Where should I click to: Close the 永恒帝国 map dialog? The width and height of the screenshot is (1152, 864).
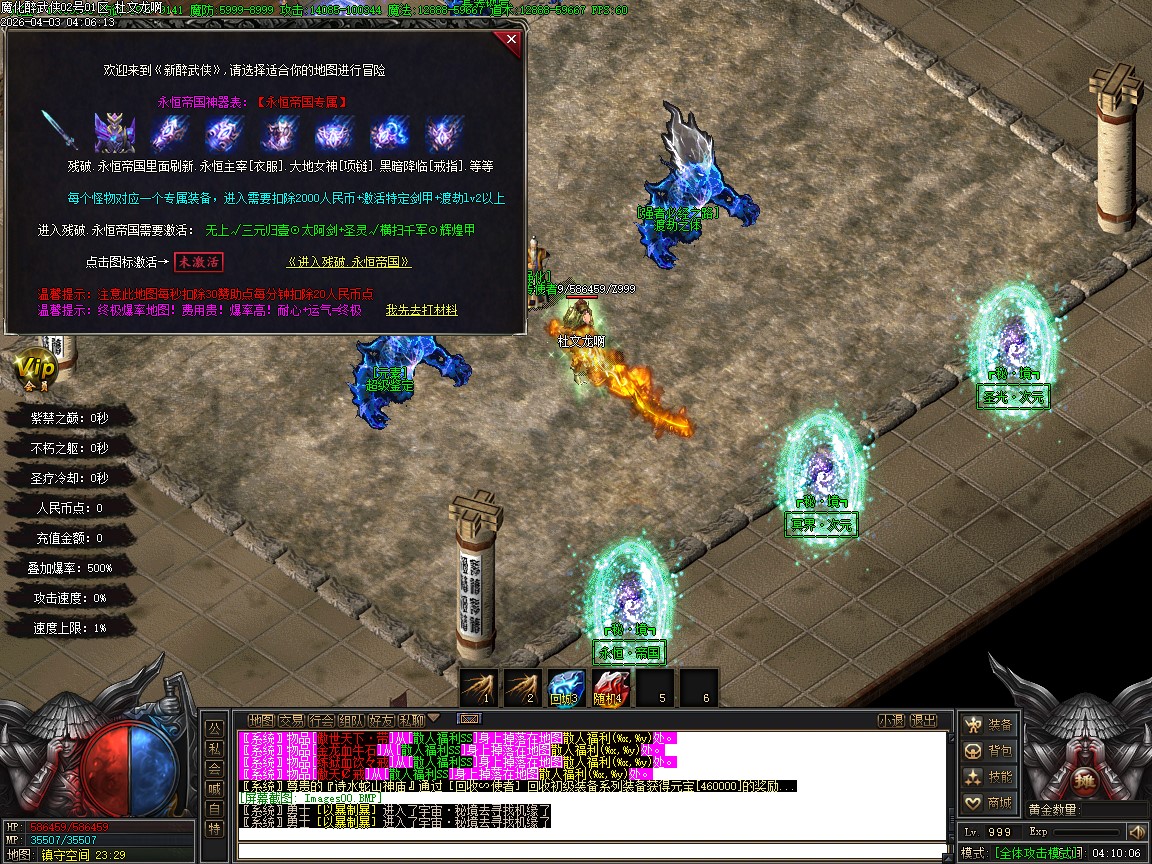click(511, 41)
